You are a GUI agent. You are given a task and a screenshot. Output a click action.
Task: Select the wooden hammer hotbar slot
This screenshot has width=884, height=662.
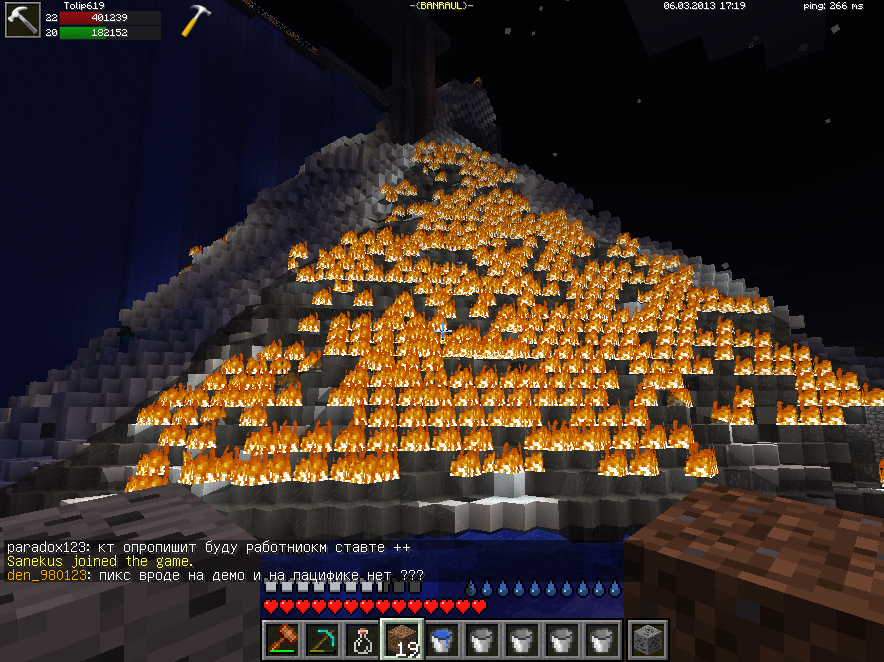pyautogui.click(x=281, y=639)
